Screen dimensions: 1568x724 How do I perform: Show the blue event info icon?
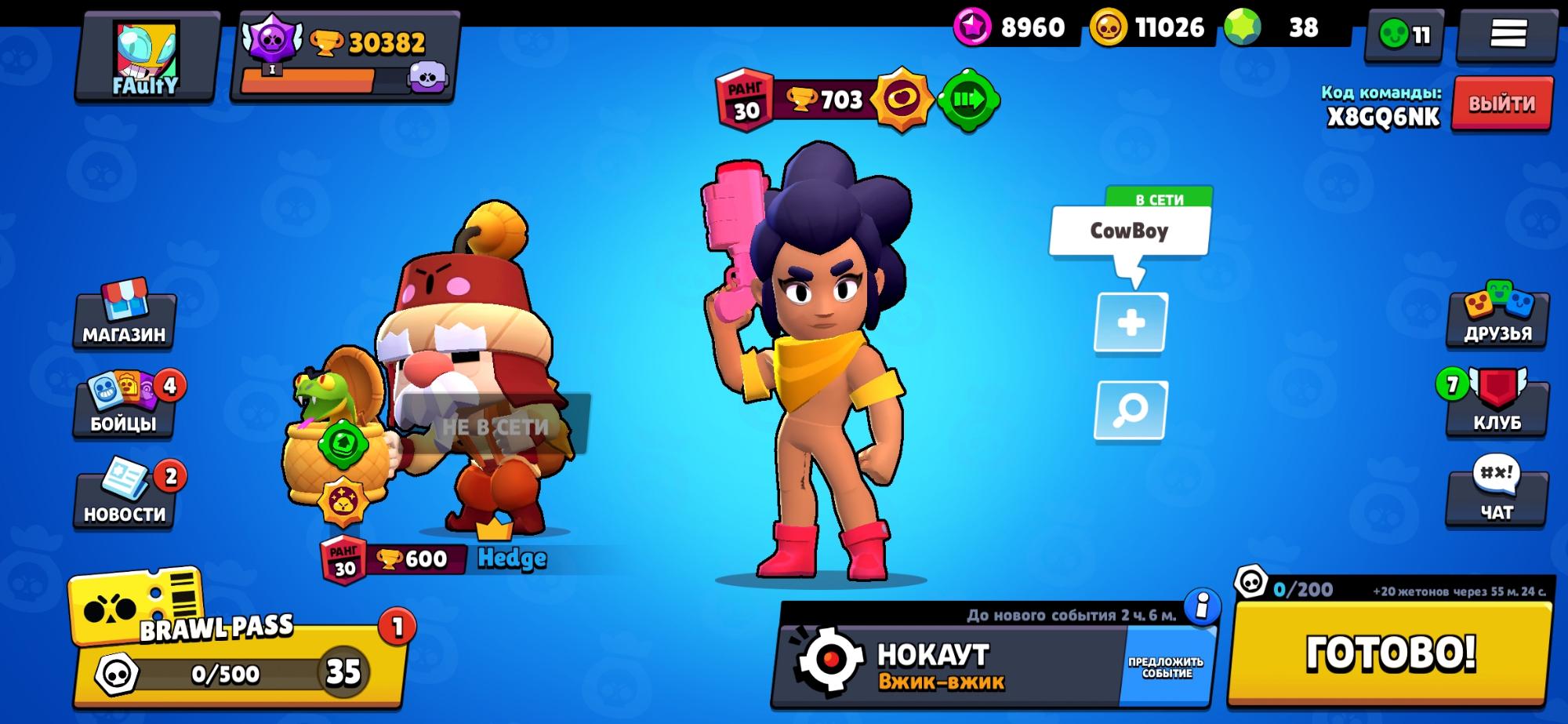[x=1202, y=606]
